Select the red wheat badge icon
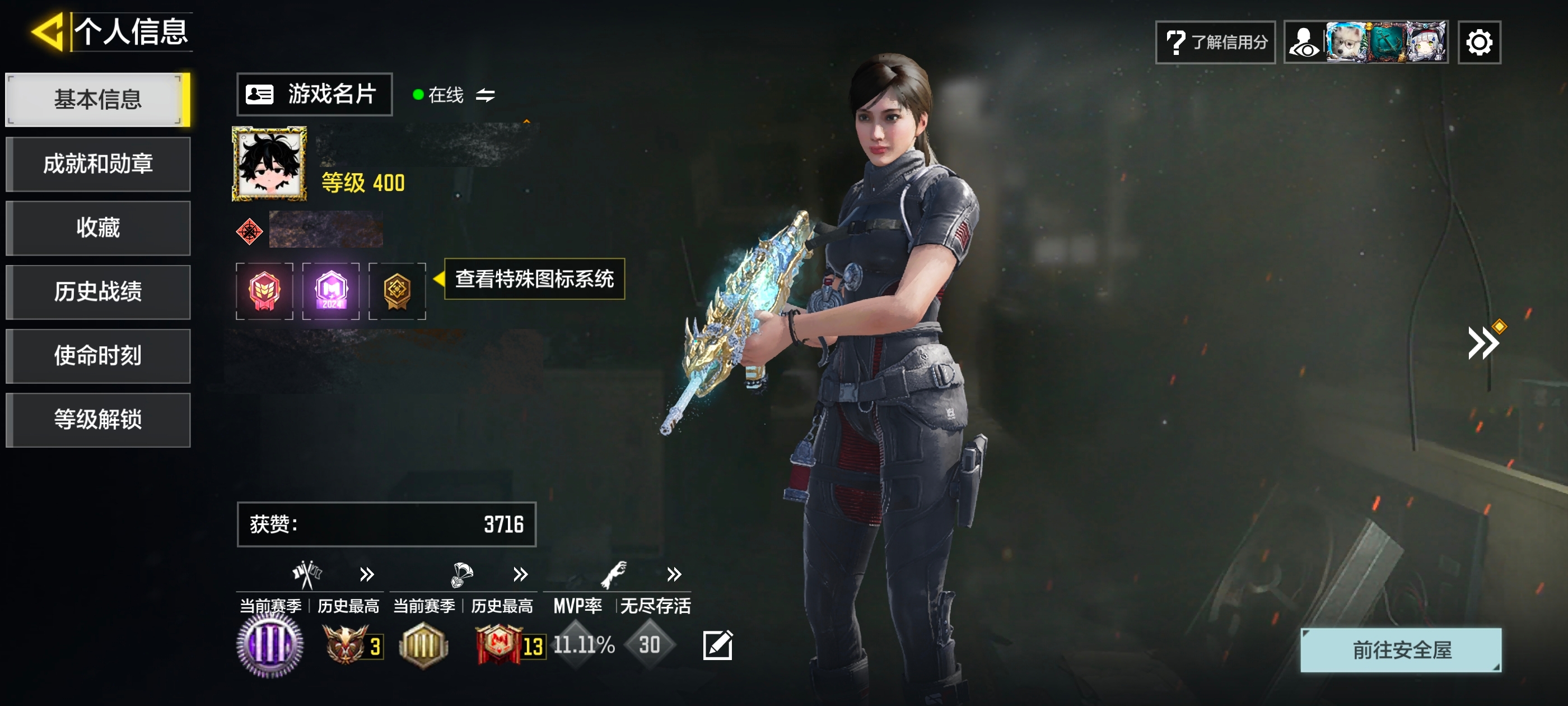 tap(264, 291)
